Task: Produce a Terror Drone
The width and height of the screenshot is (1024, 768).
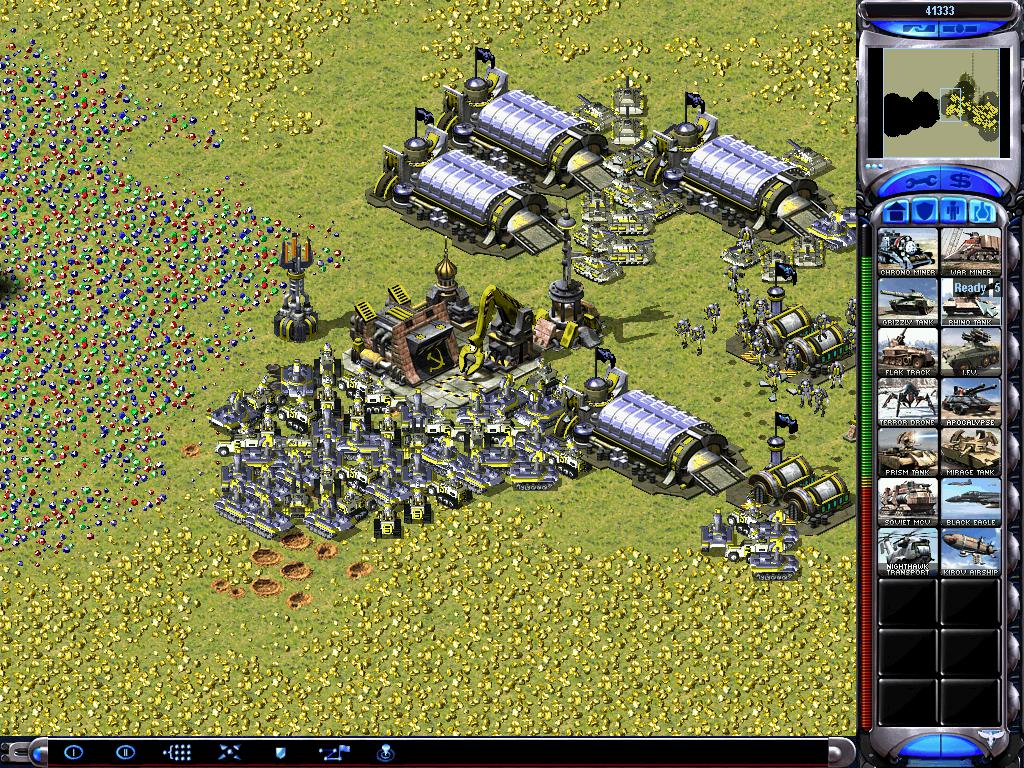Action: pyautogui.click(x=908, y=401)
